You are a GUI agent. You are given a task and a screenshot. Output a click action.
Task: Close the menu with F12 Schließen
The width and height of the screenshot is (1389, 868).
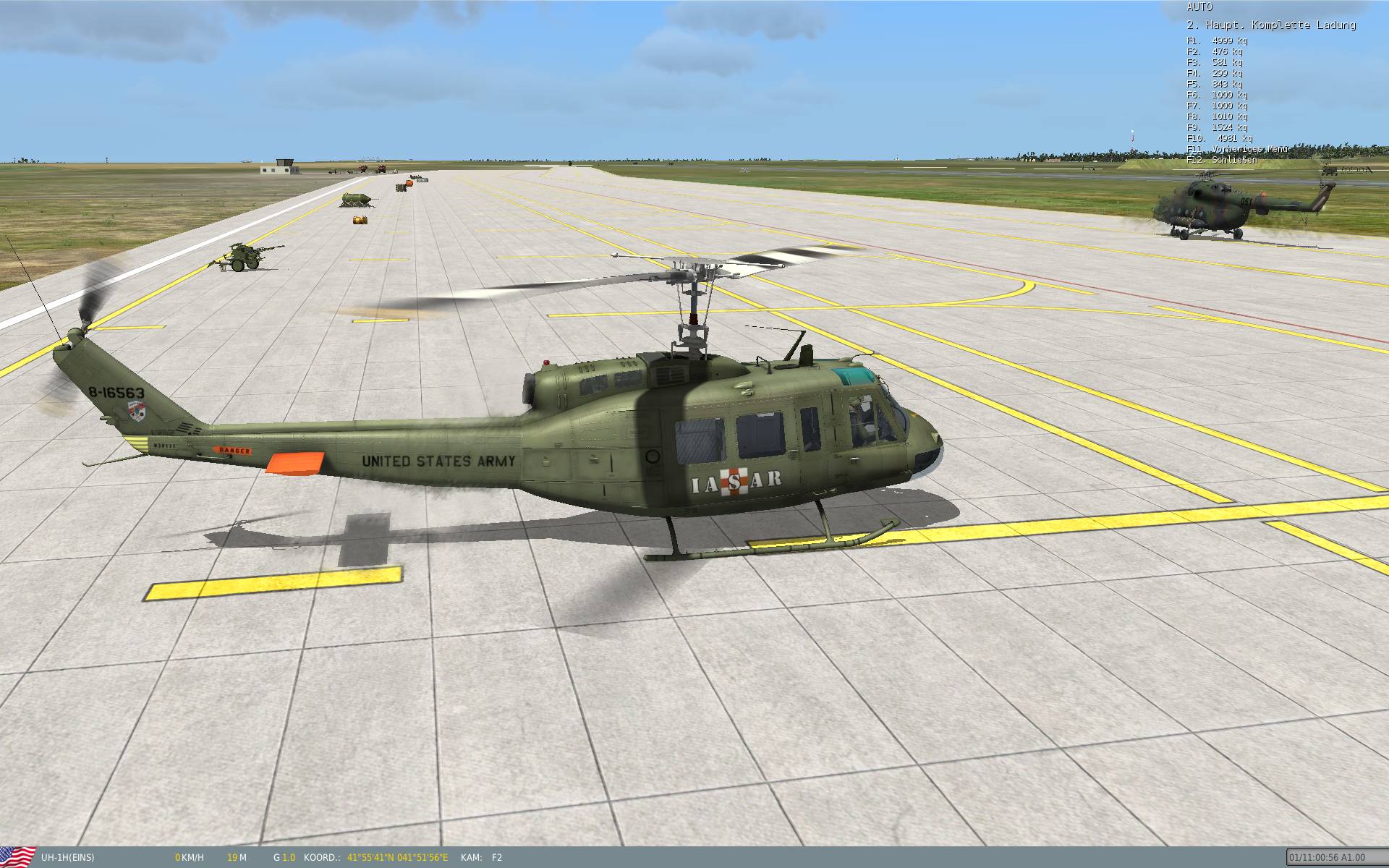(1223, 159)
